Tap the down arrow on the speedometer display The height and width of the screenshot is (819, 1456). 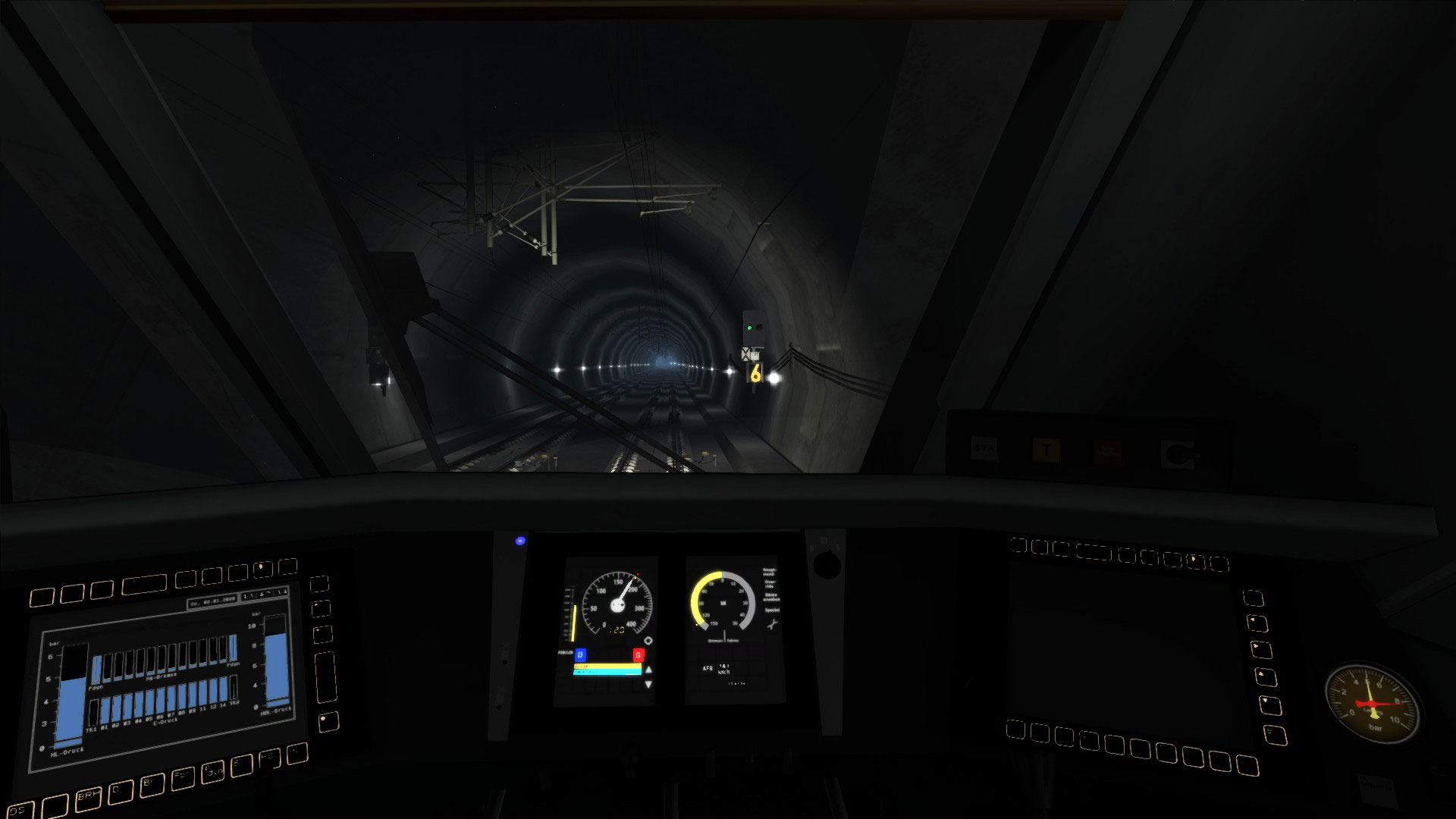[648, 684]
